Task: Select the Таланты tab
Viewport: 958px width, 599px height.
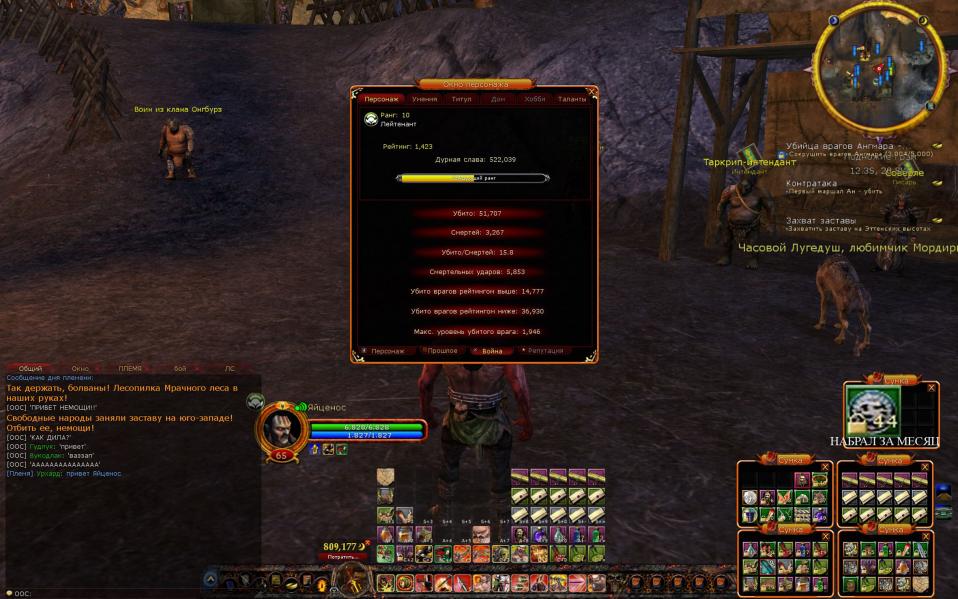Action: 572,99
